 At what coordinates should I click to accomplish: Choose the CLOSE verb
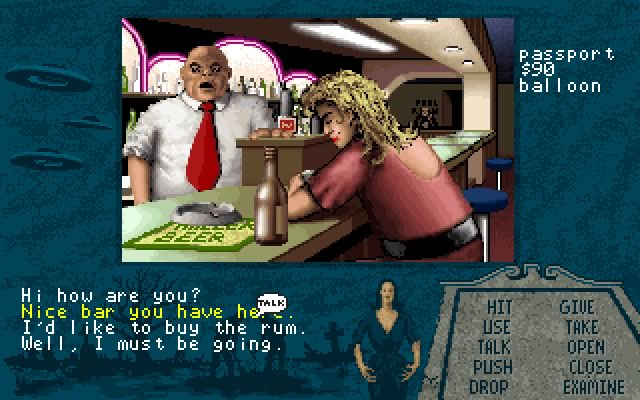[588, 367]
